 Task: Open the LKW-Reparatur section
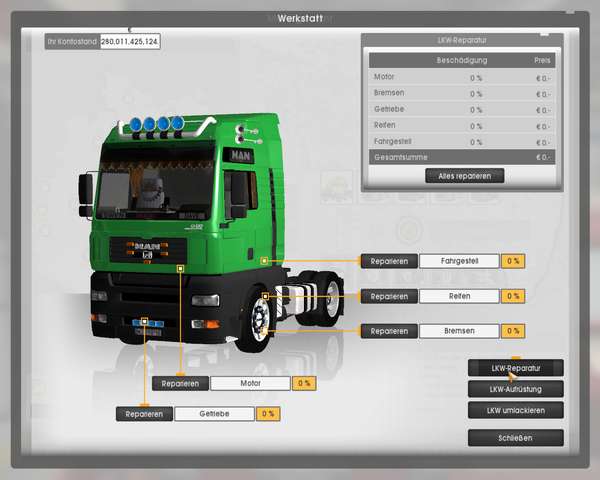(515, 368)
